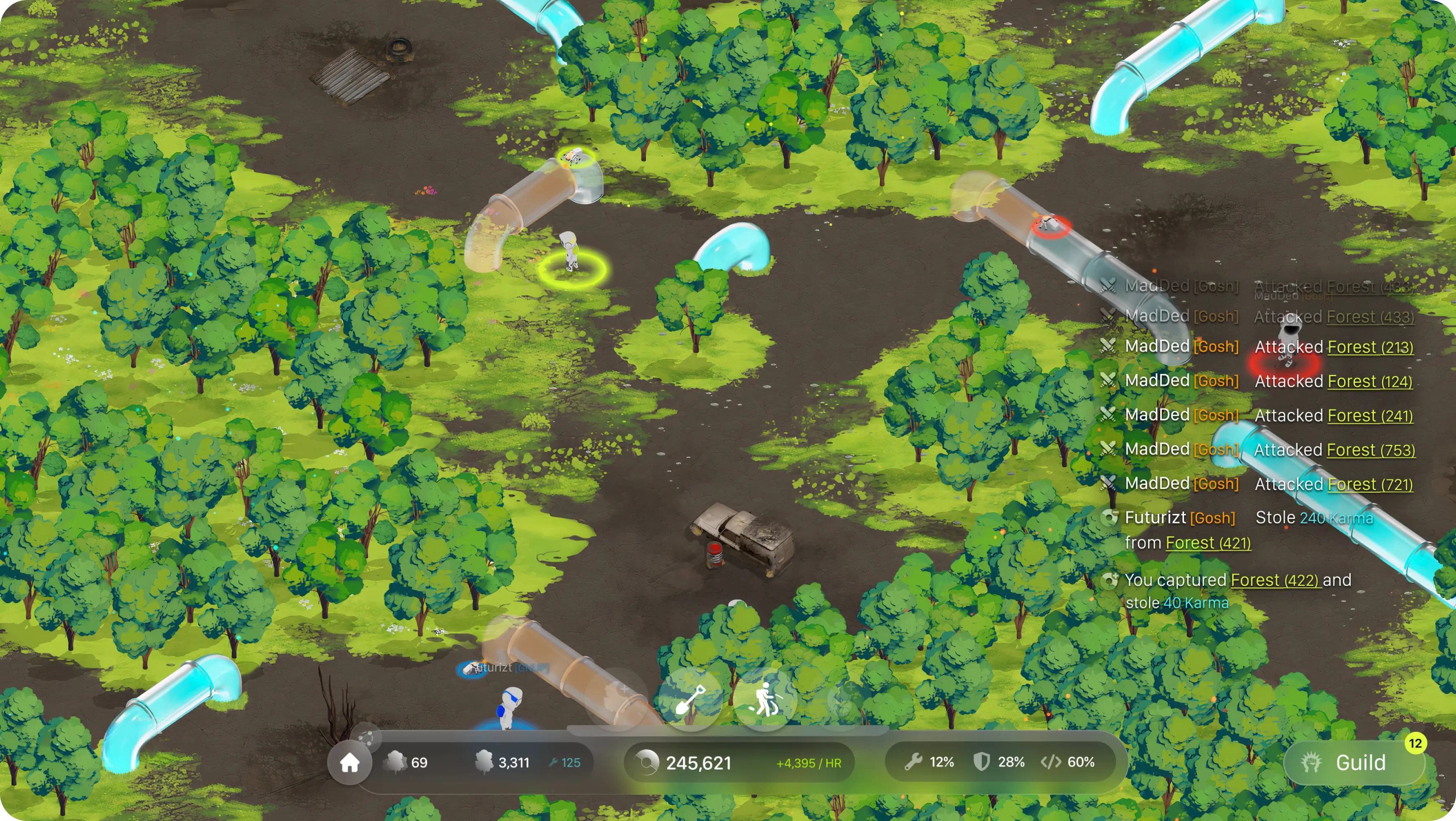Open the connected nodes icon above home
Viewport: 1456px width, 821px height.
click(x=366, y=737)
